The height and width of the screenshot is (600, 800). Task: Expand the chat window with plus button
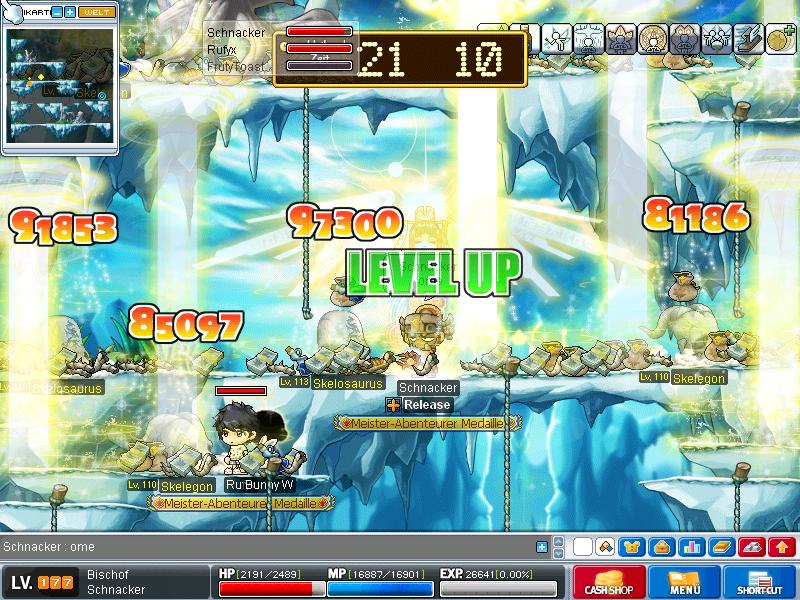click(x=542, y=547)
